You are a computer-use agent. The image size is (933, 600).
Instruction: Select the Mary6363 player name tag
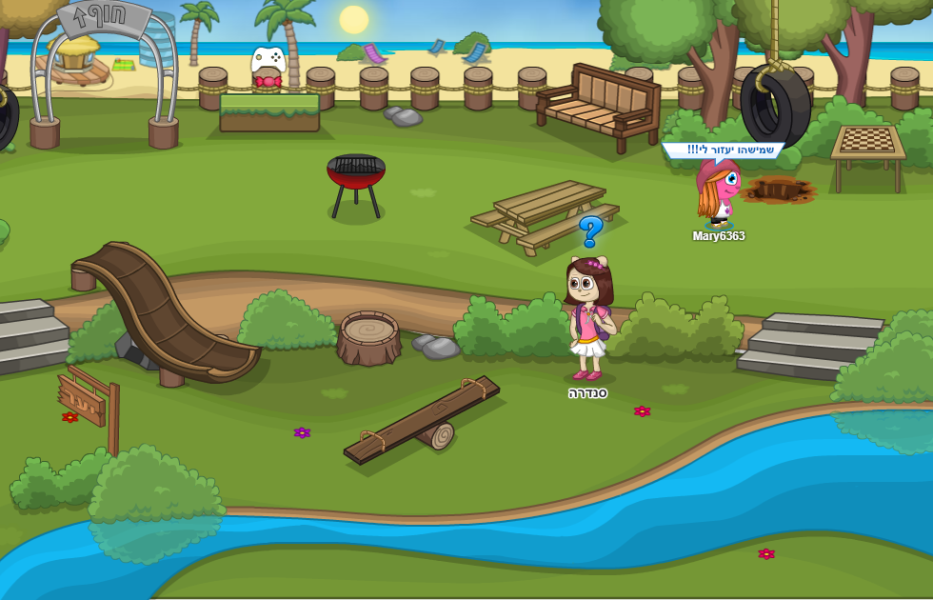pos(718,237)
